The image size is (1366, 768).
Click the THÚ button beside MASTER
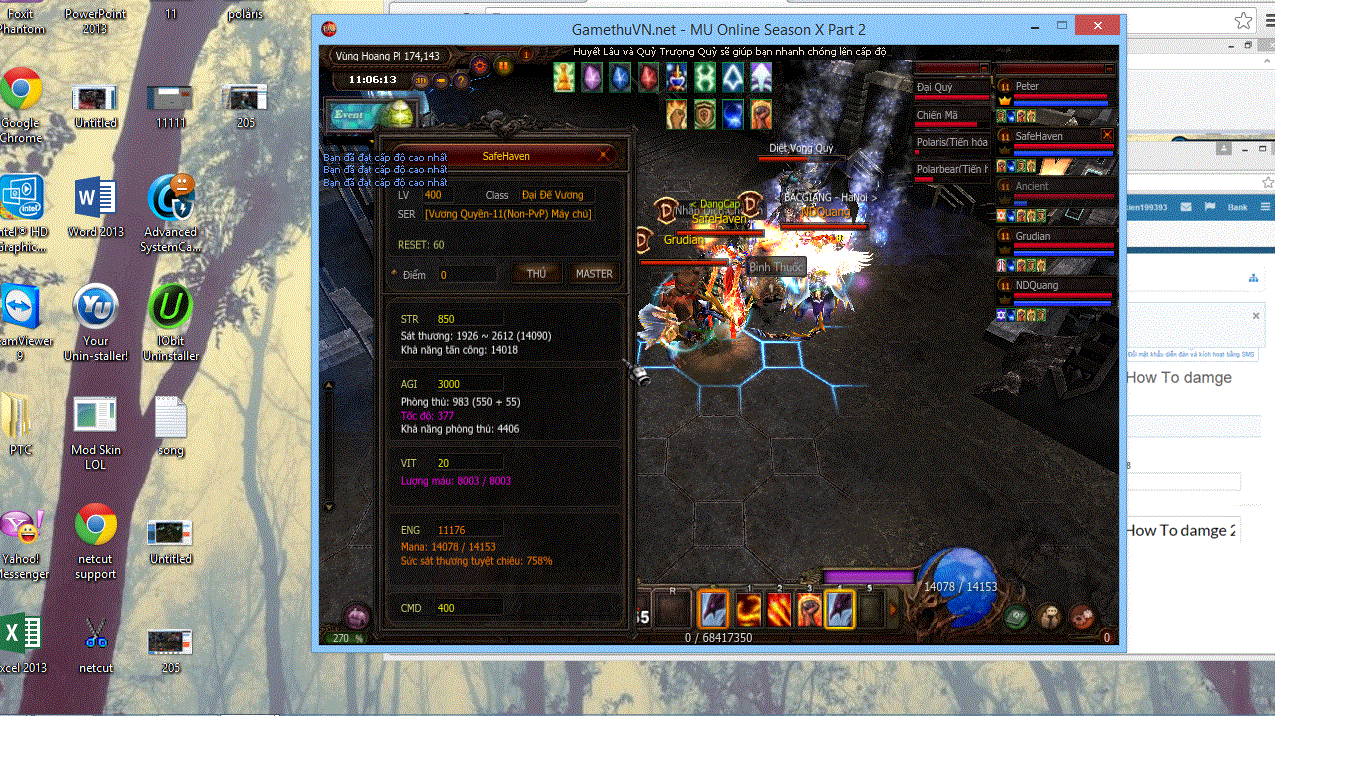pos(536,273)
